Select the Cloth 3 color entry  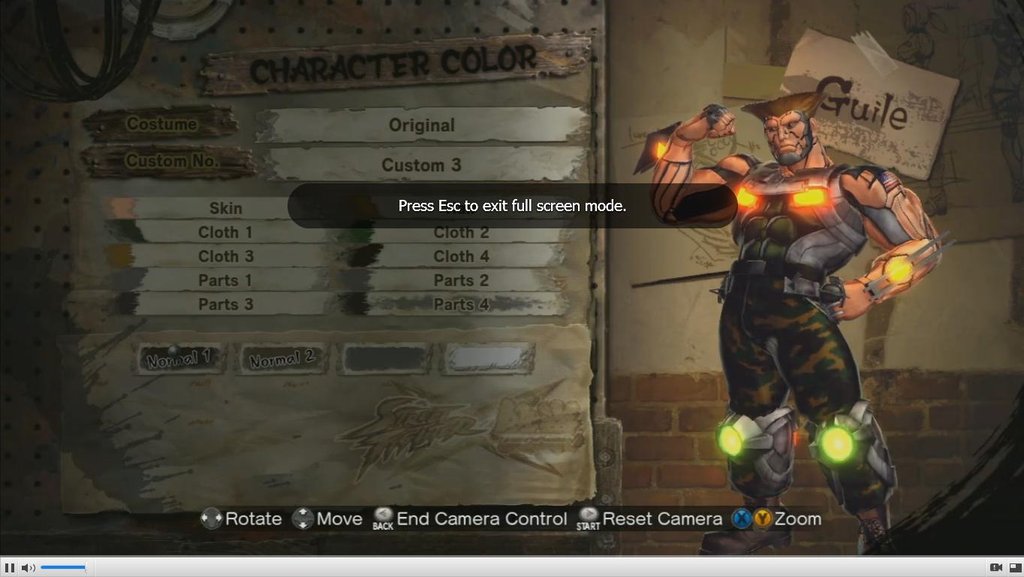(x=225, y=256)
